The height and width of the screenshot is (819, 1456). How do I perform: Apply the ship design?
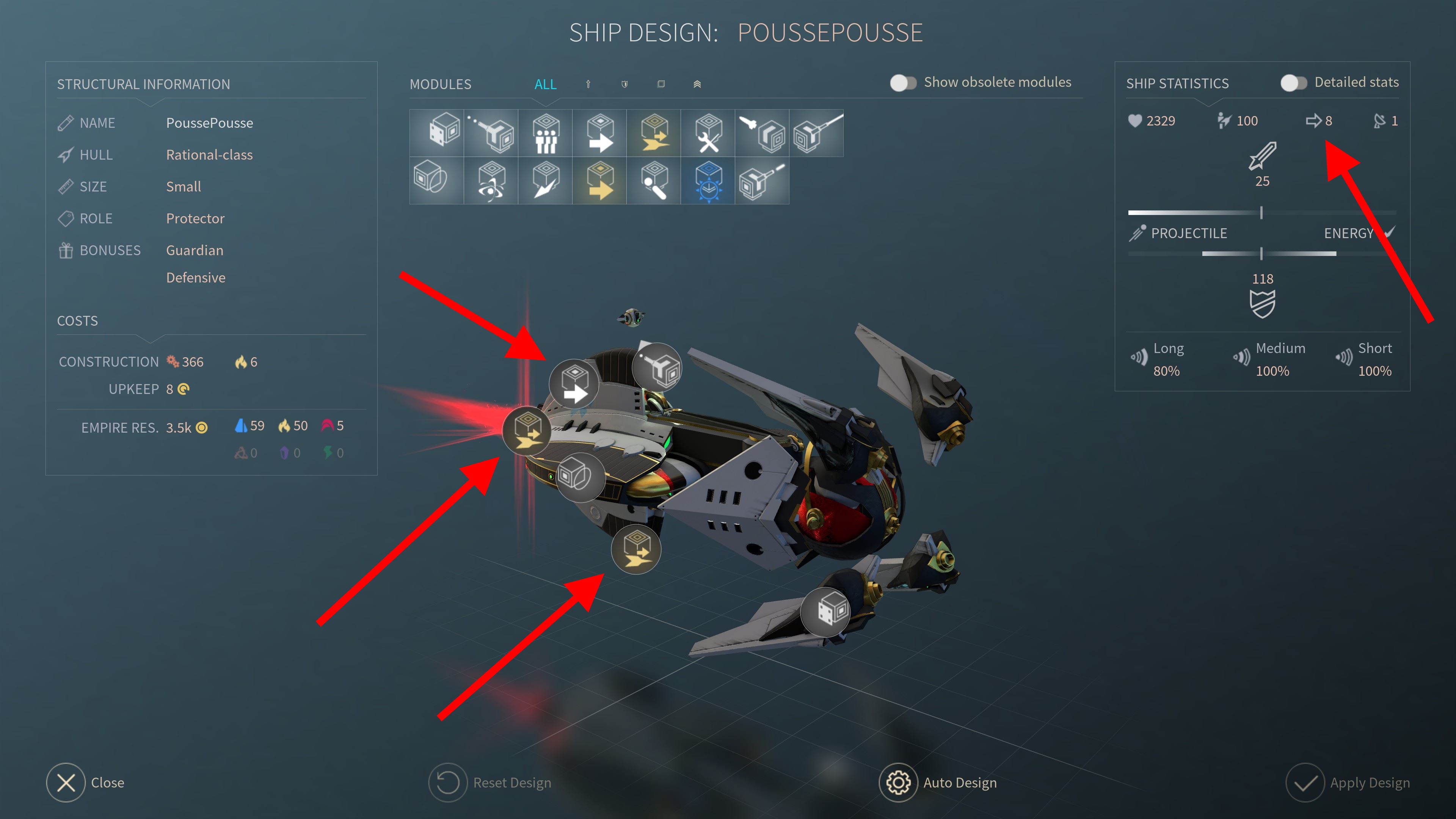tap(1304, 782)
